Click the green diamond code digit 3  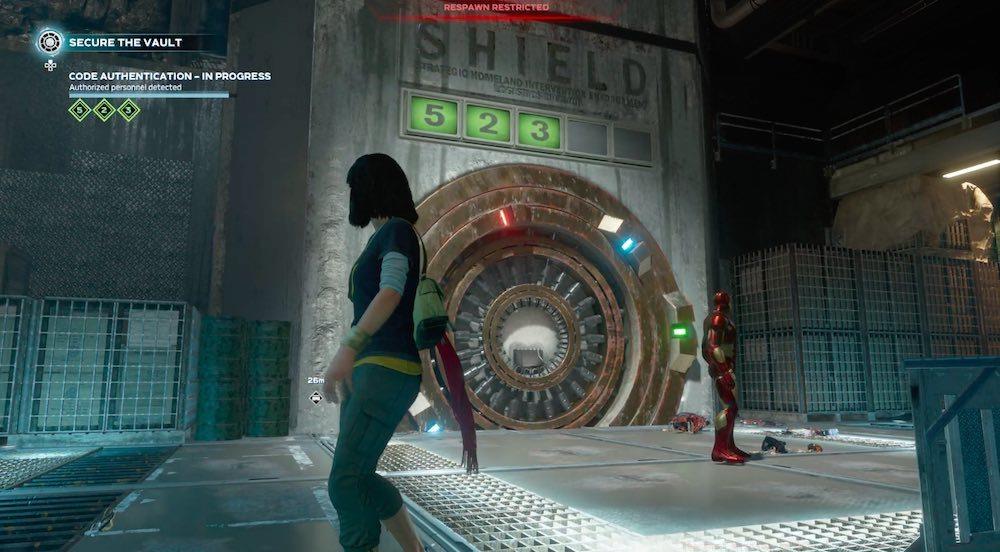point(129,110)
